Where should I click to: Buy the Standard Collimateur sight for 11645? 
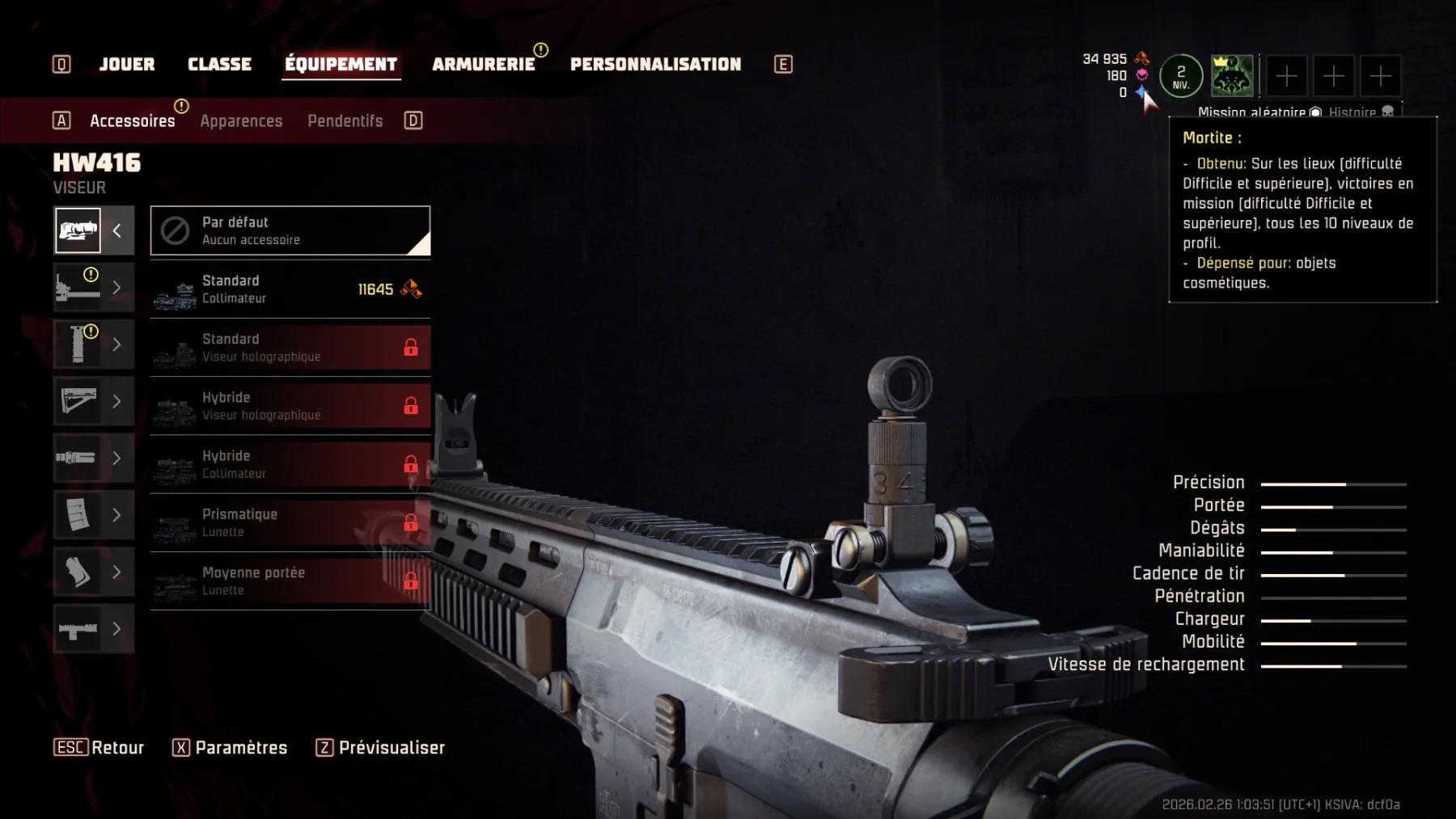(x=290, y=289)
